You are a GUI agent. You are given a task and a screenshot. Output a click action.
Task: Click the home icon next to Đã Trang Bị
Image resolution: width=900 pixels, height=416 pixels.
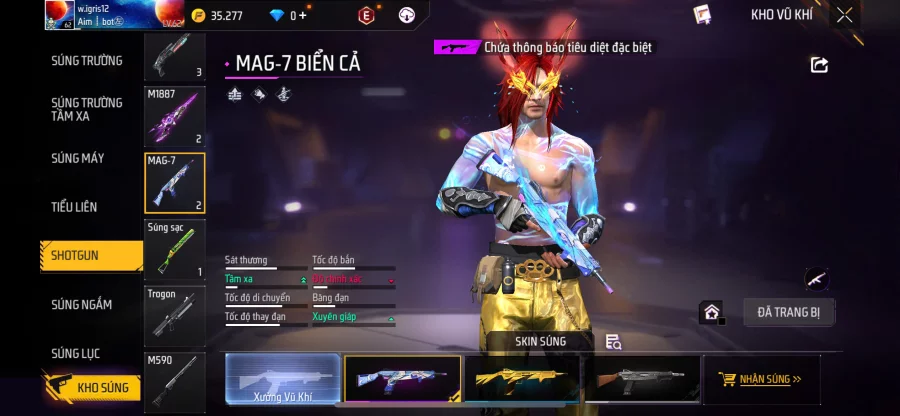click(711, 312)
